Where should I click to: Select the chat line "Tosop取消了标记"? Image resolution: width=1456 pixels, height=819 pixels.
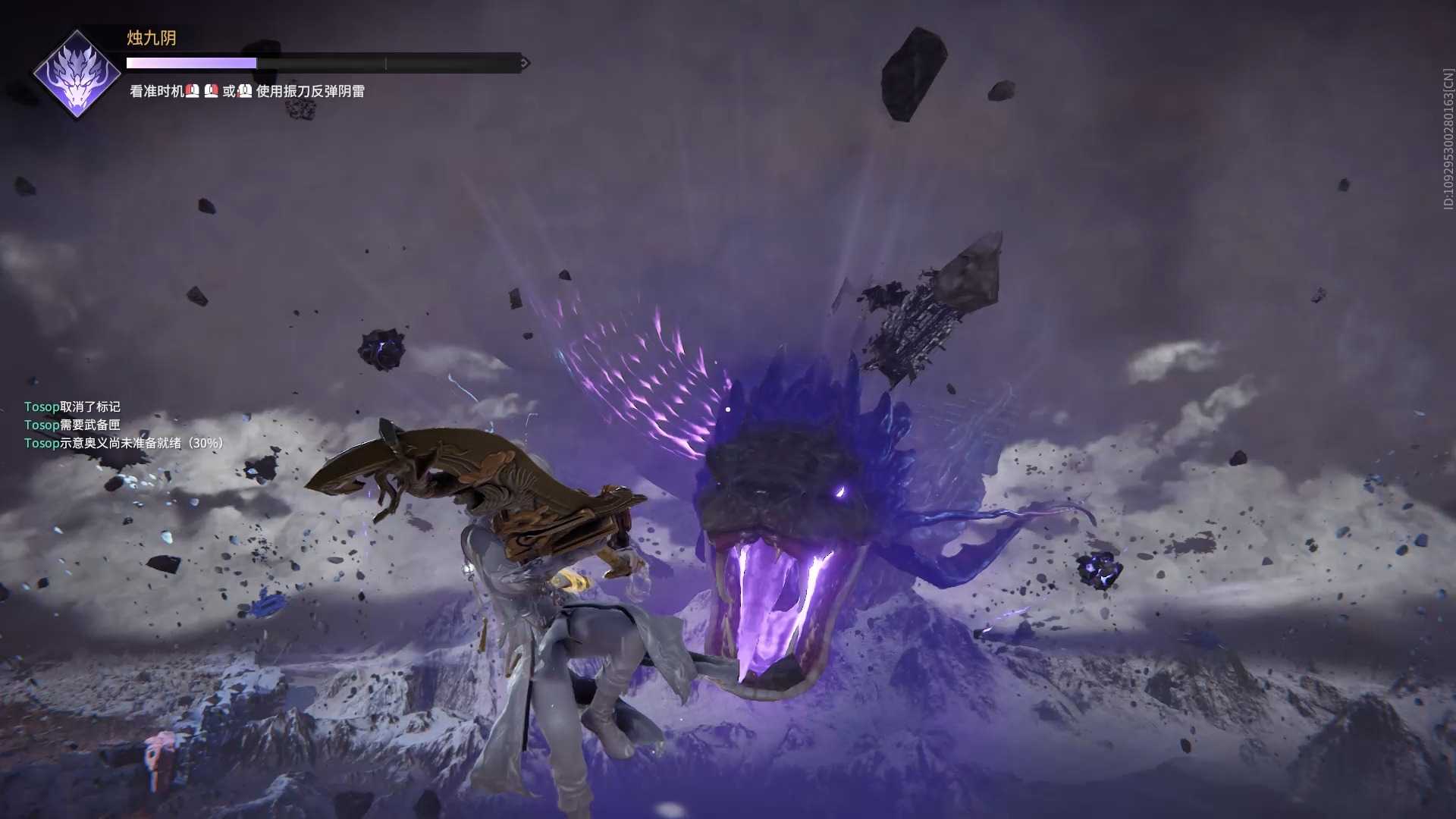[x=72, y=407]
